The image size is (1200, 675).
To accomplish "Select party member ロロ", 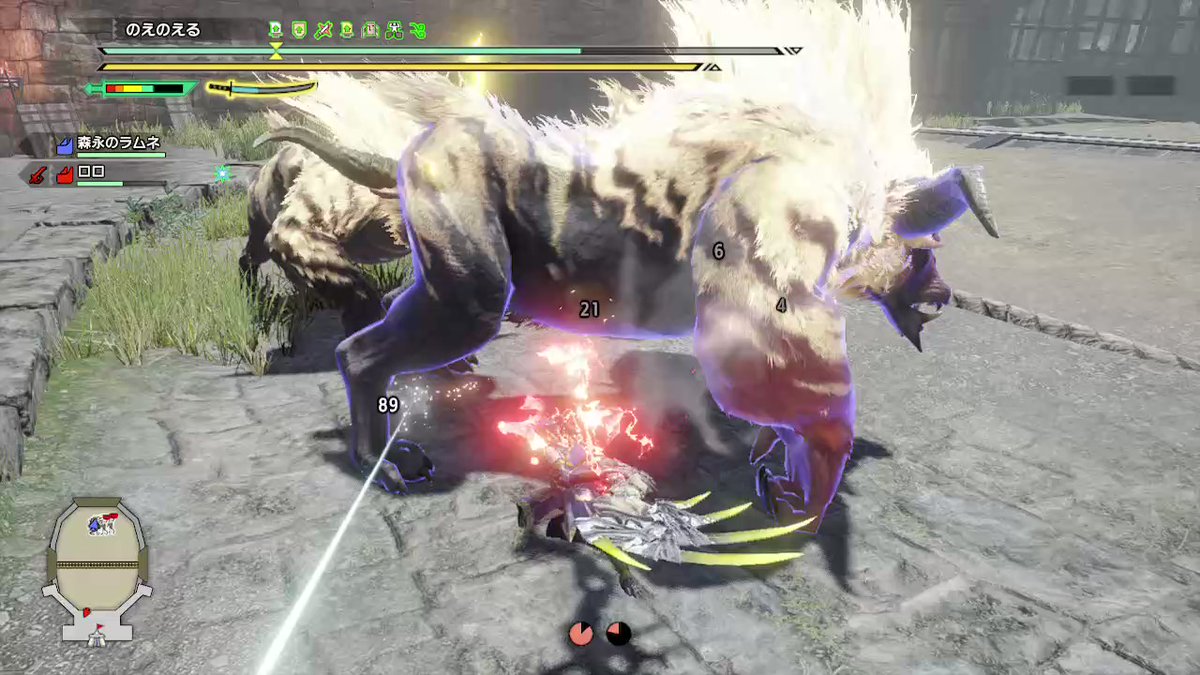I will click(92, 174).
